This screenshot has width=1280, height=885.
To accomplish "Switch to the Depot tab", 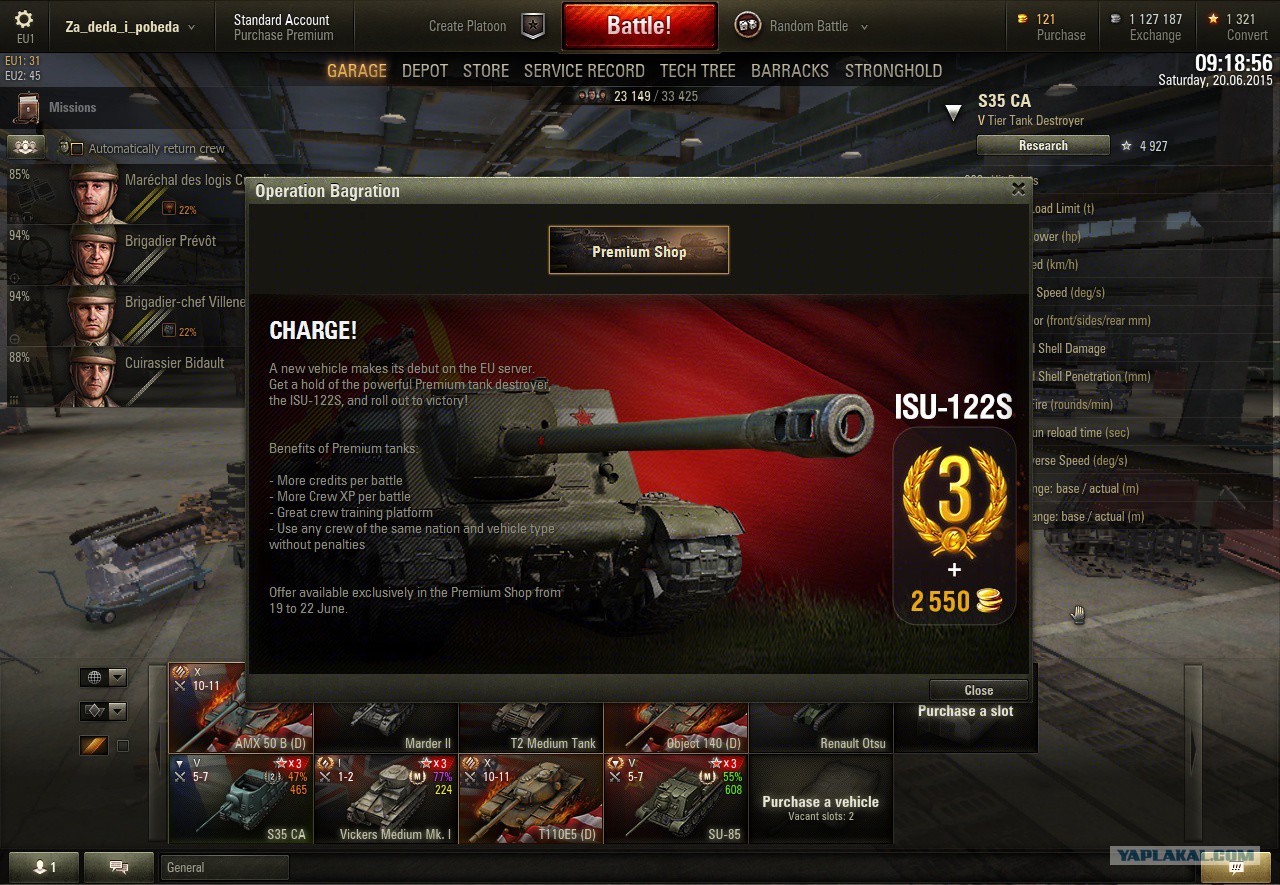I will tap(425, 71).
